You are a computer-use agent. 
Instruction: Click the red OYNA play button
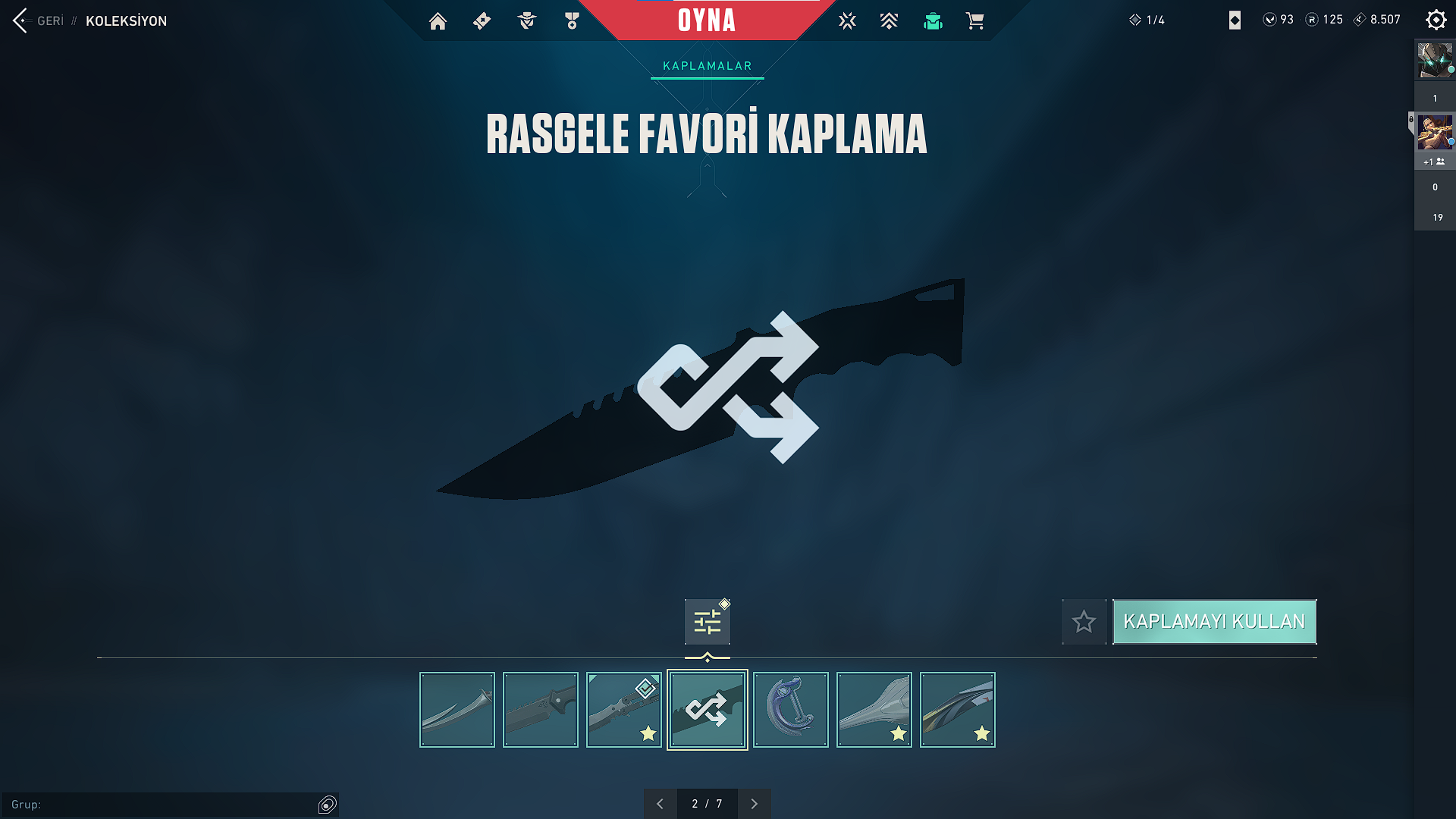click(x=706, y=20)
